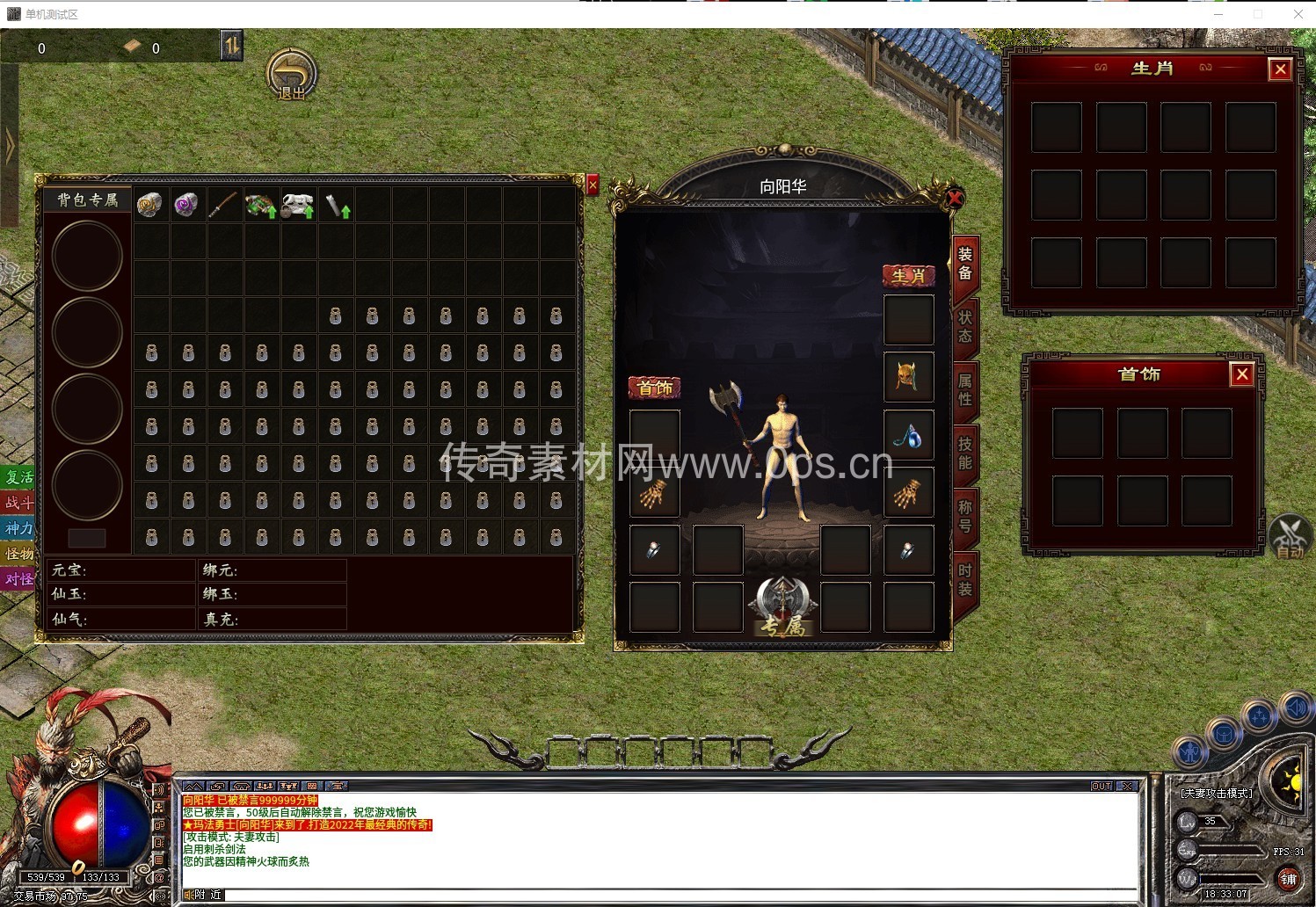Click the 复活 revive side button
Viewport: 1316px width, 907px height.
point(18,477)
